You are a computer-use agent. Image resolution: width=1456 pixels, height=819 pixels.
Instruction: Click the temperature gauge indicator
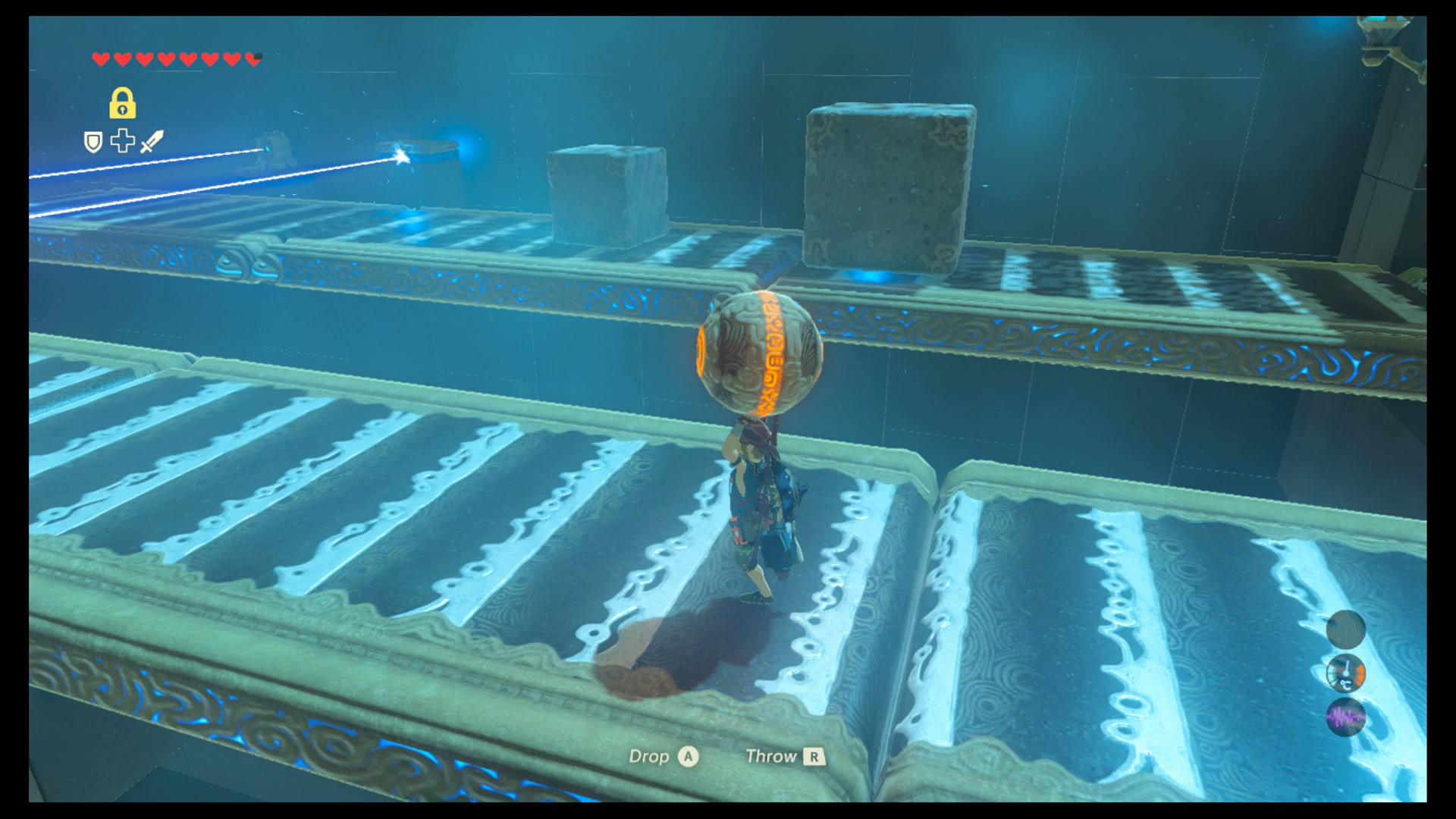click(1348, 675)
